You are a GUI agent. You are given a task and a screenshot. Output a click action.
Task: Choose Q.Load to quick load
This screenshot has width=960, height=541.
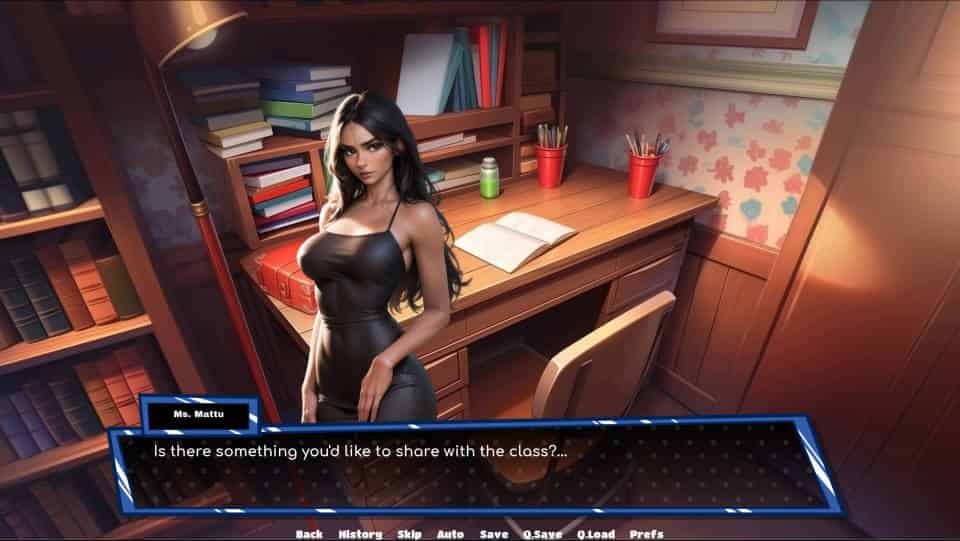click(595, 534)
